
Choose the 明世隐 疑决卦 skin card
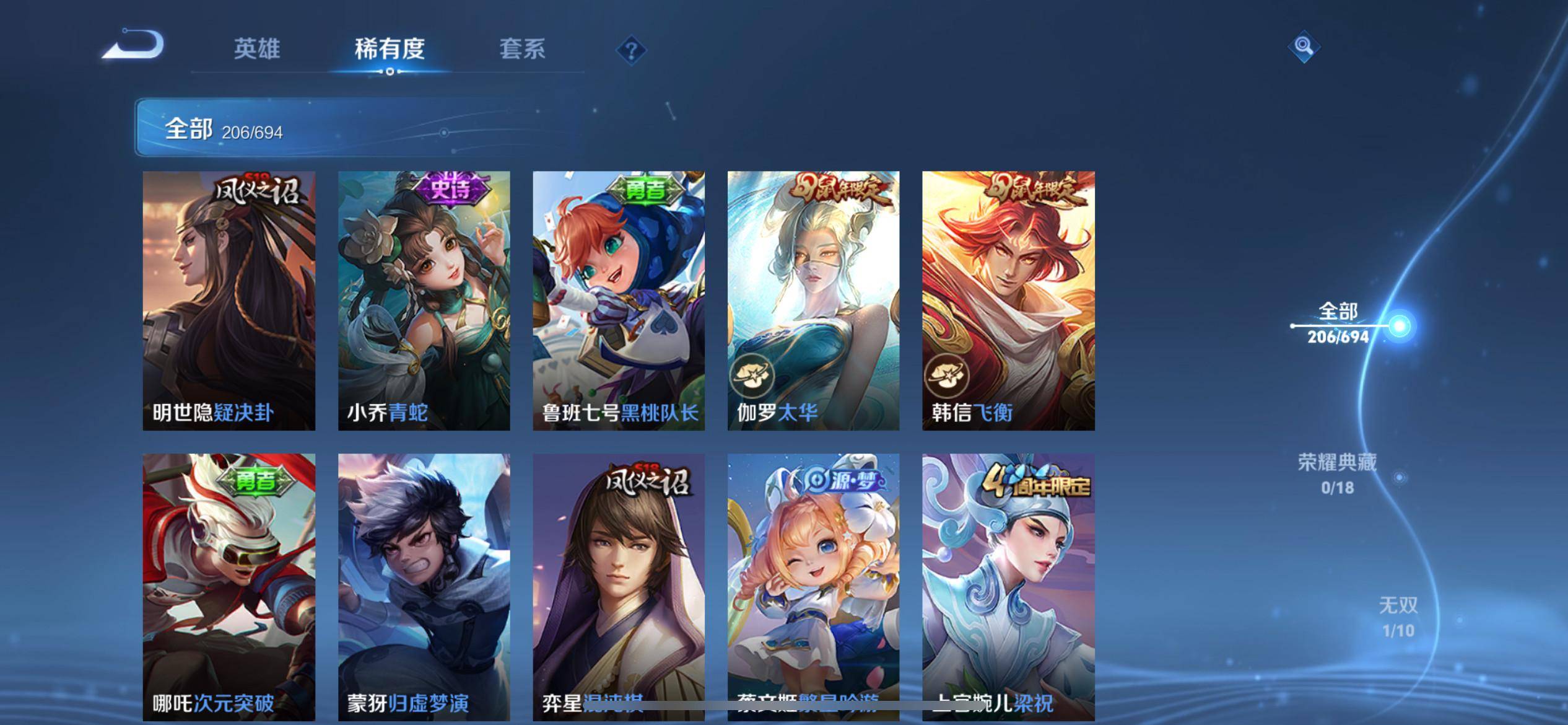point(229,301)
